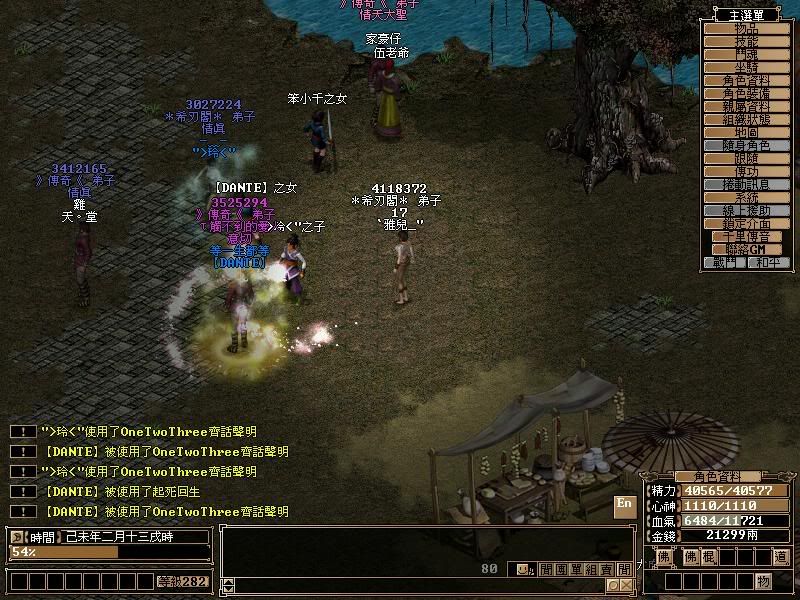Contact a GM via 聯絡GM
This screenshot has height=600, width=800.
747,249
